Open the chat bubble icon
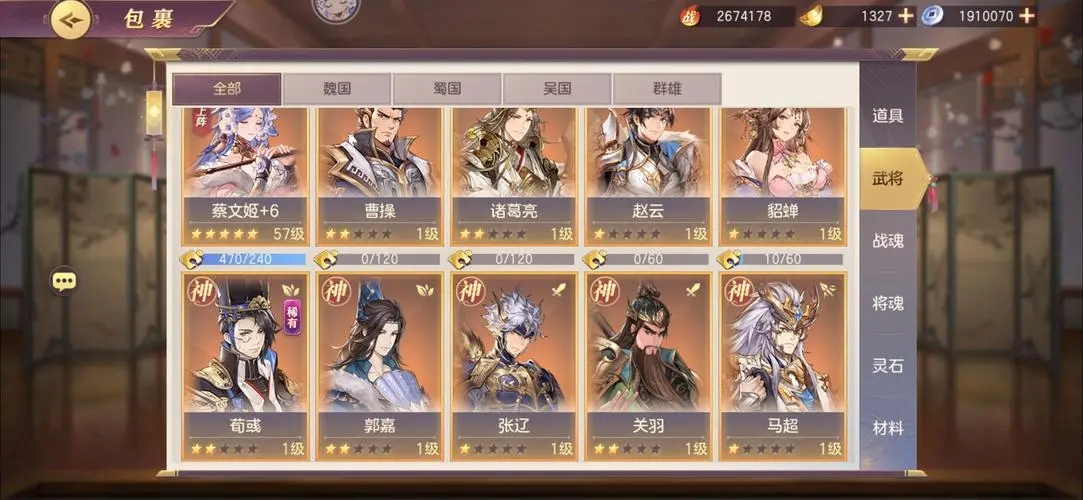 tap(65, 281)
